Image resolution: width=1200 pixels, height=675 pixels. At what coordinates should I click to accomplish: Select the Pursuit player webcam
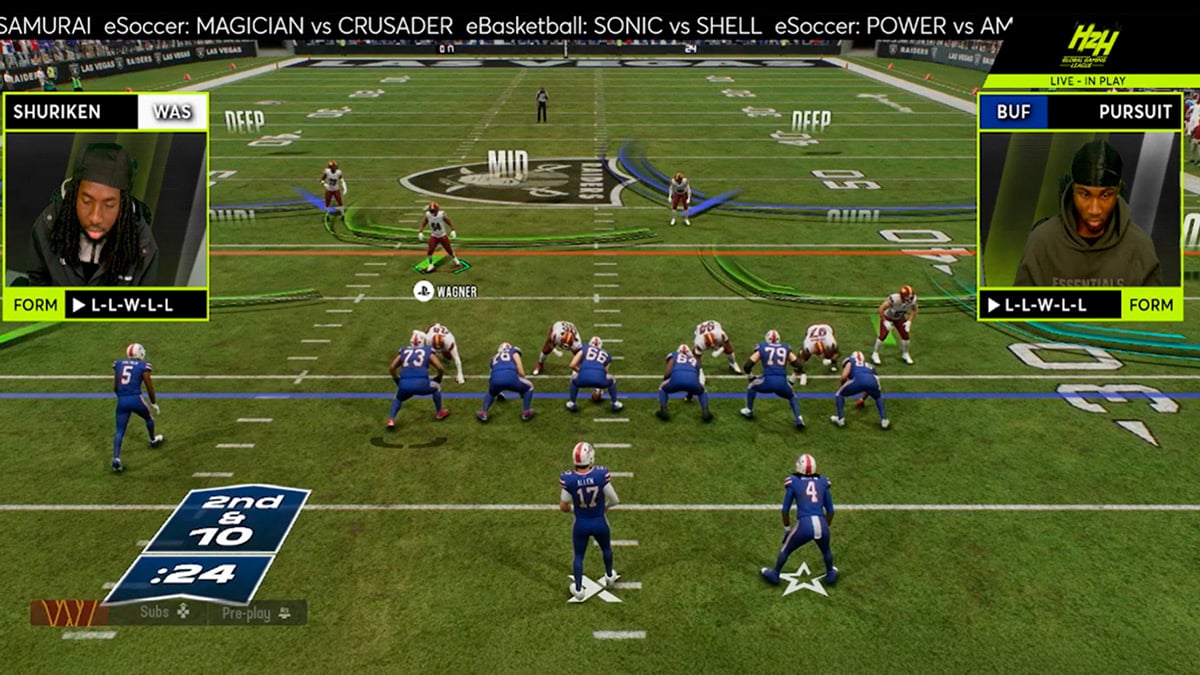pos(1080,209)
